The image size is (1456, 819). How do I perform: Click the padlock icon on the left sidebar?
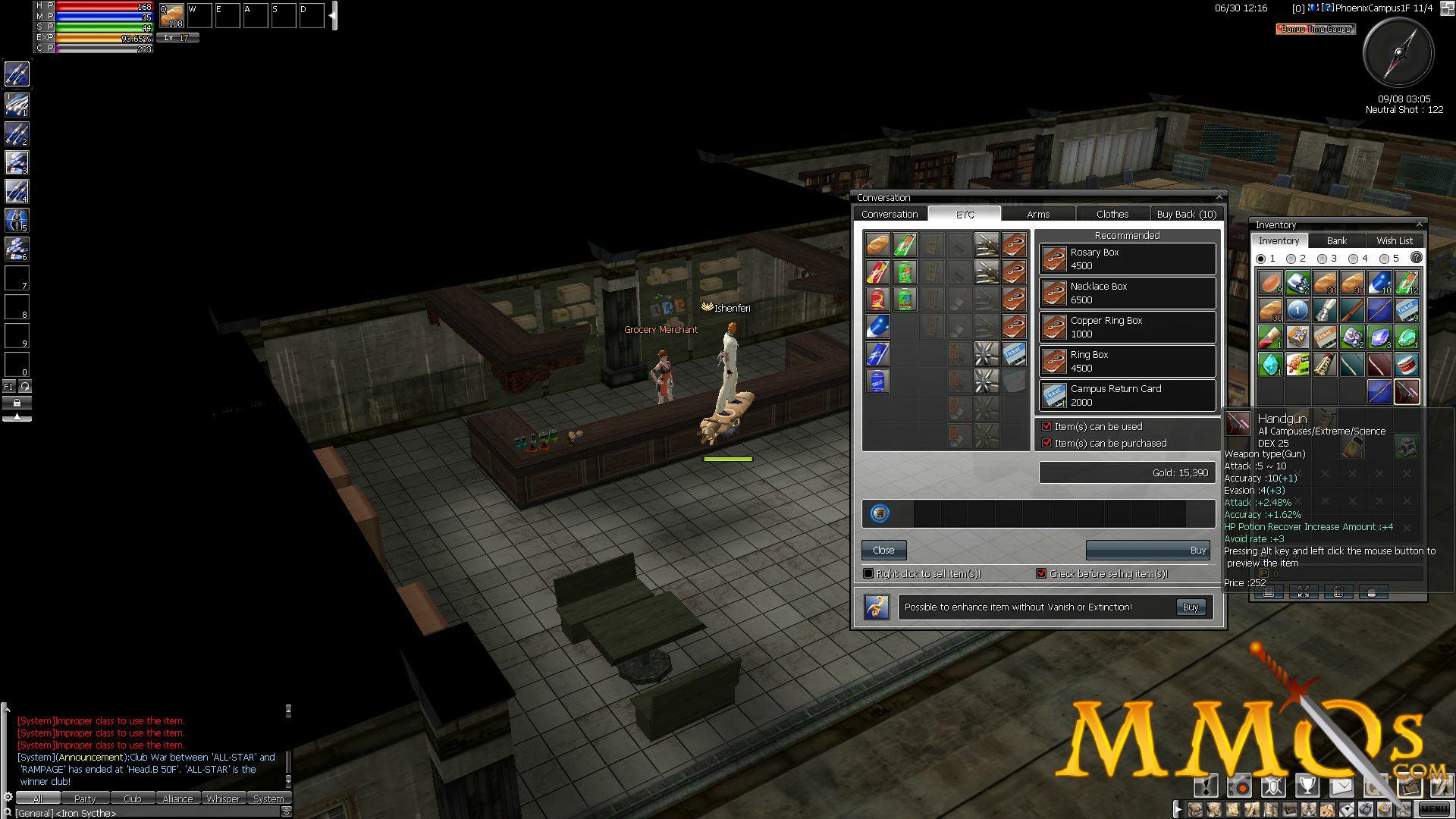coord(15,404)
